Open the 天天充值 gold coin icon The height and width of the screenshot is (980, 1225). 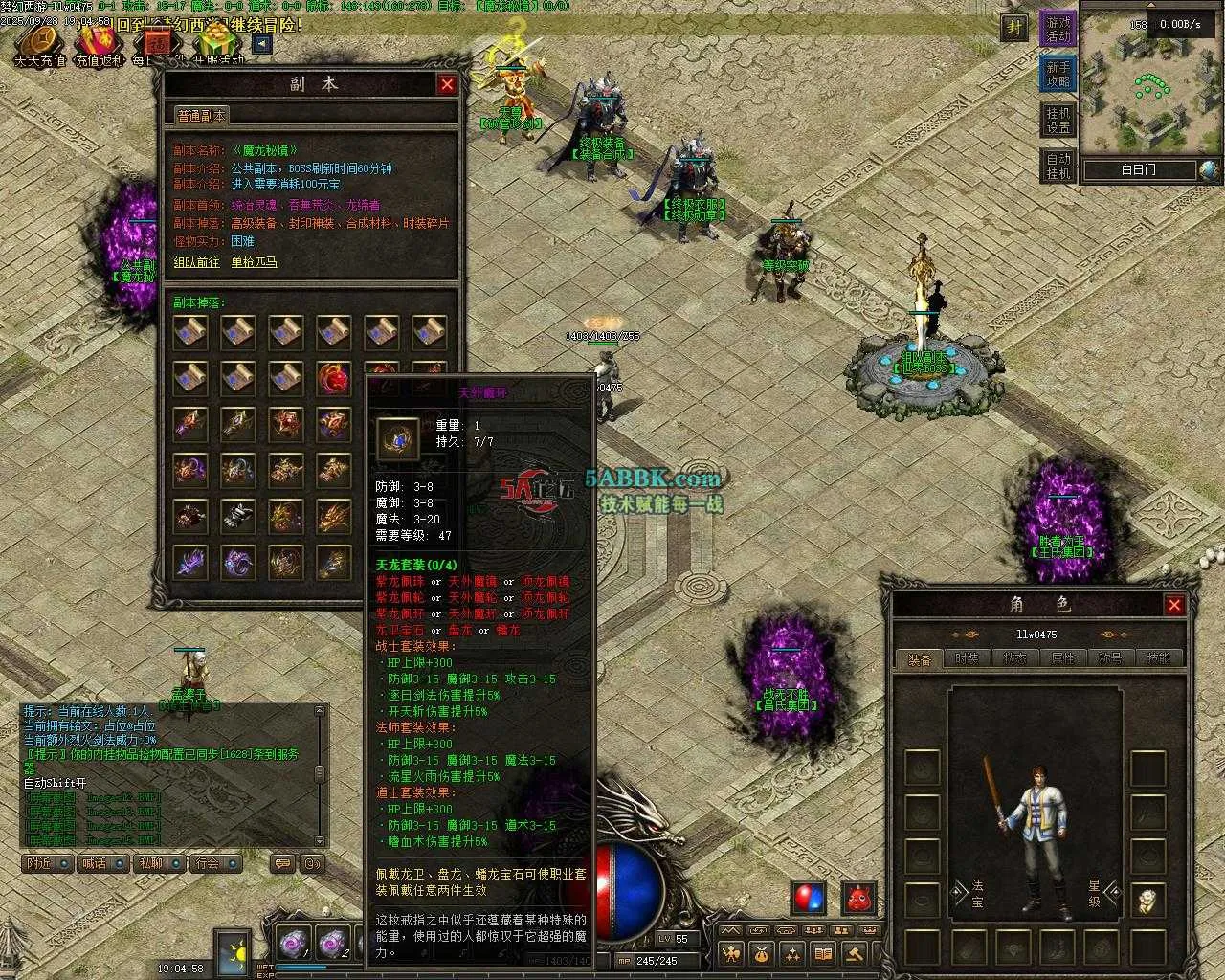(x=40, y=43)
